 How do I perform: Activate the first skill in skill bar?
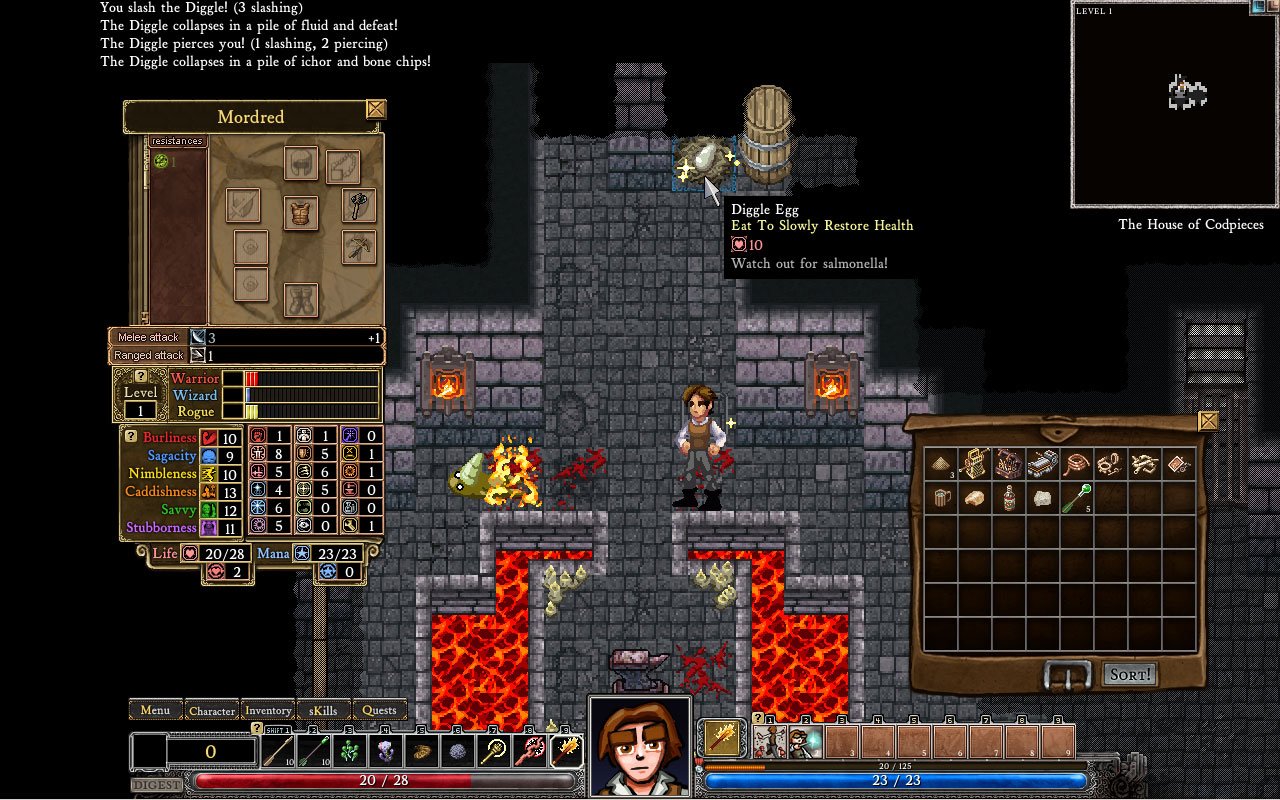[769, 742]
